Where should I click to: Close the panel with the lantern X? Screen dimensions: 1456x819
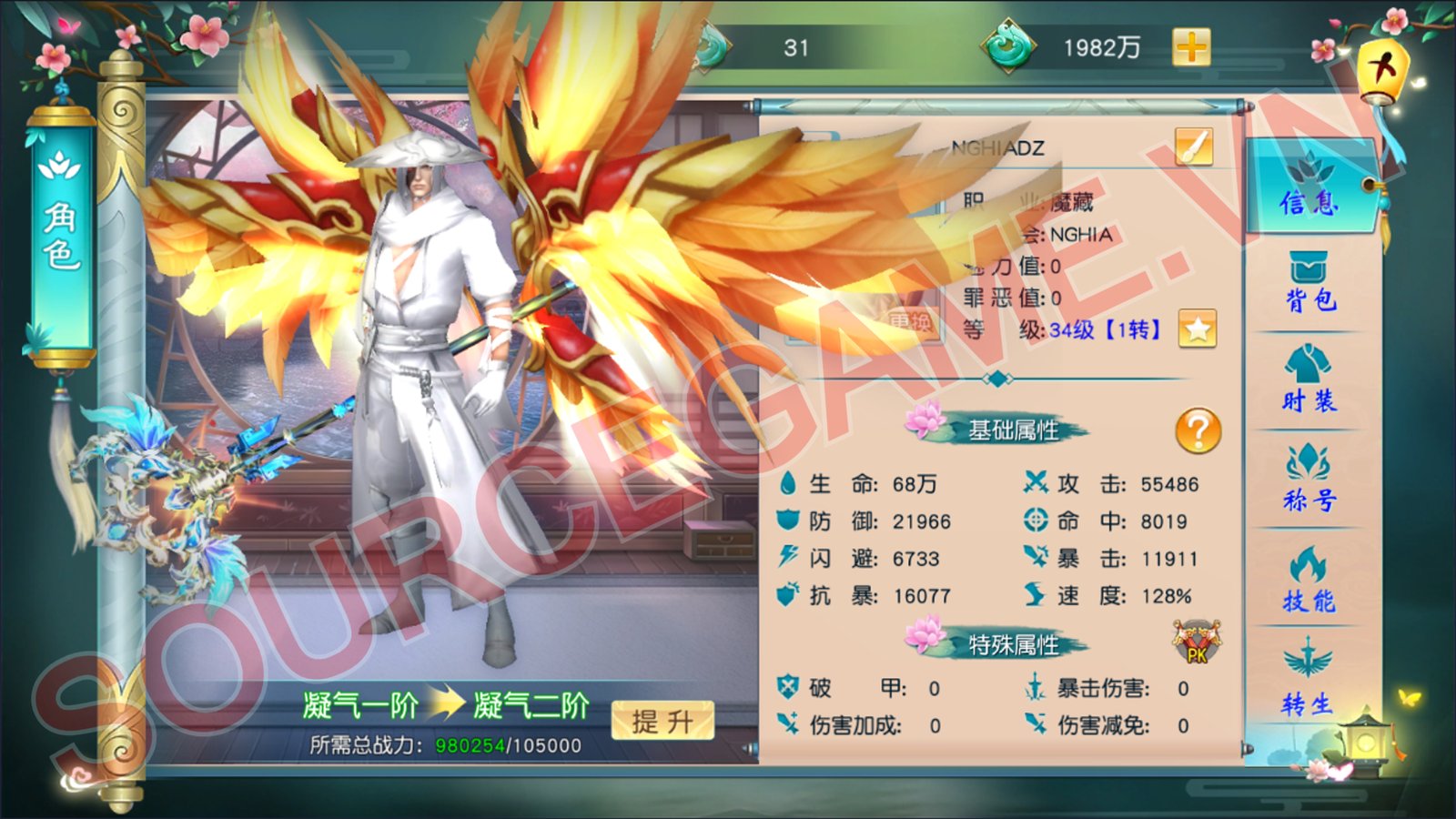(x=1383, y=69)
